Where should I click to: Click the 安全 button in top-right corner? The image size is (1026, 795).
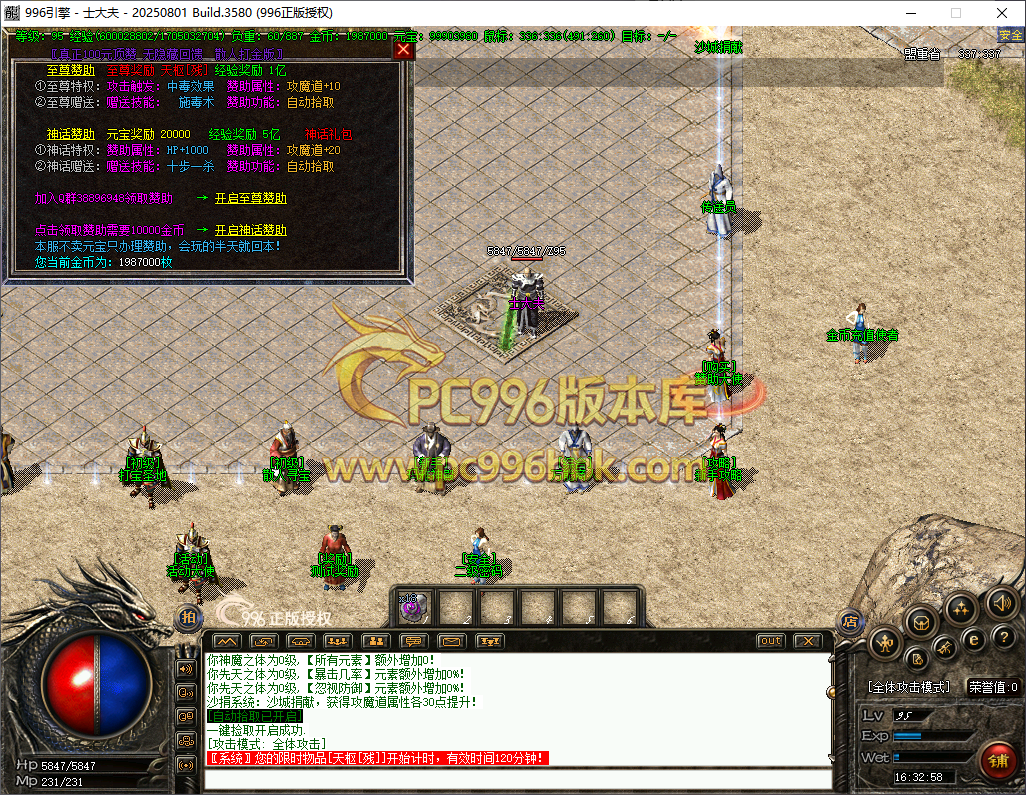1011,35
